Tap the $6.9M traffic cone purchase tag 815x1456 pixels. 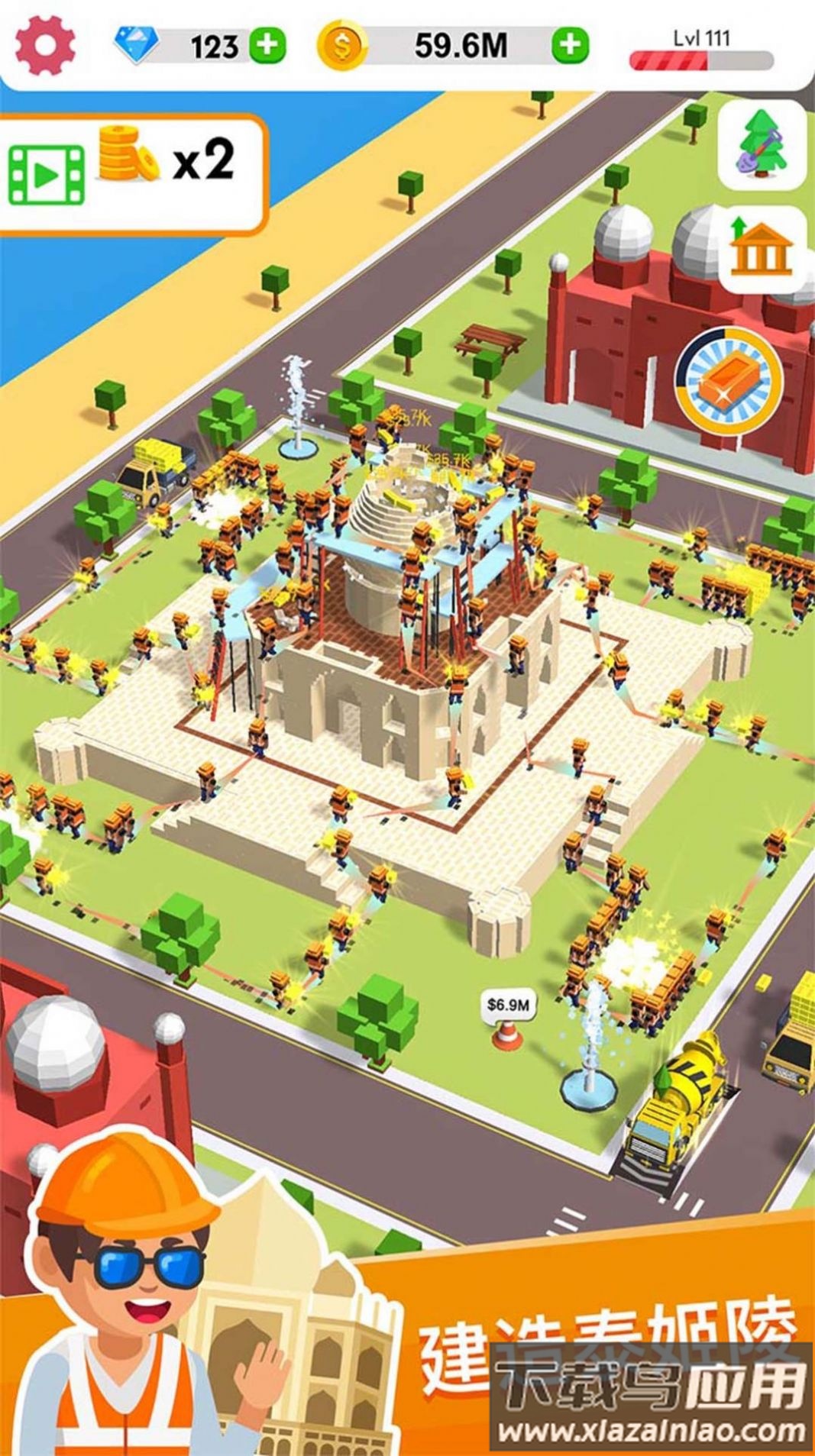[508, 1005]
